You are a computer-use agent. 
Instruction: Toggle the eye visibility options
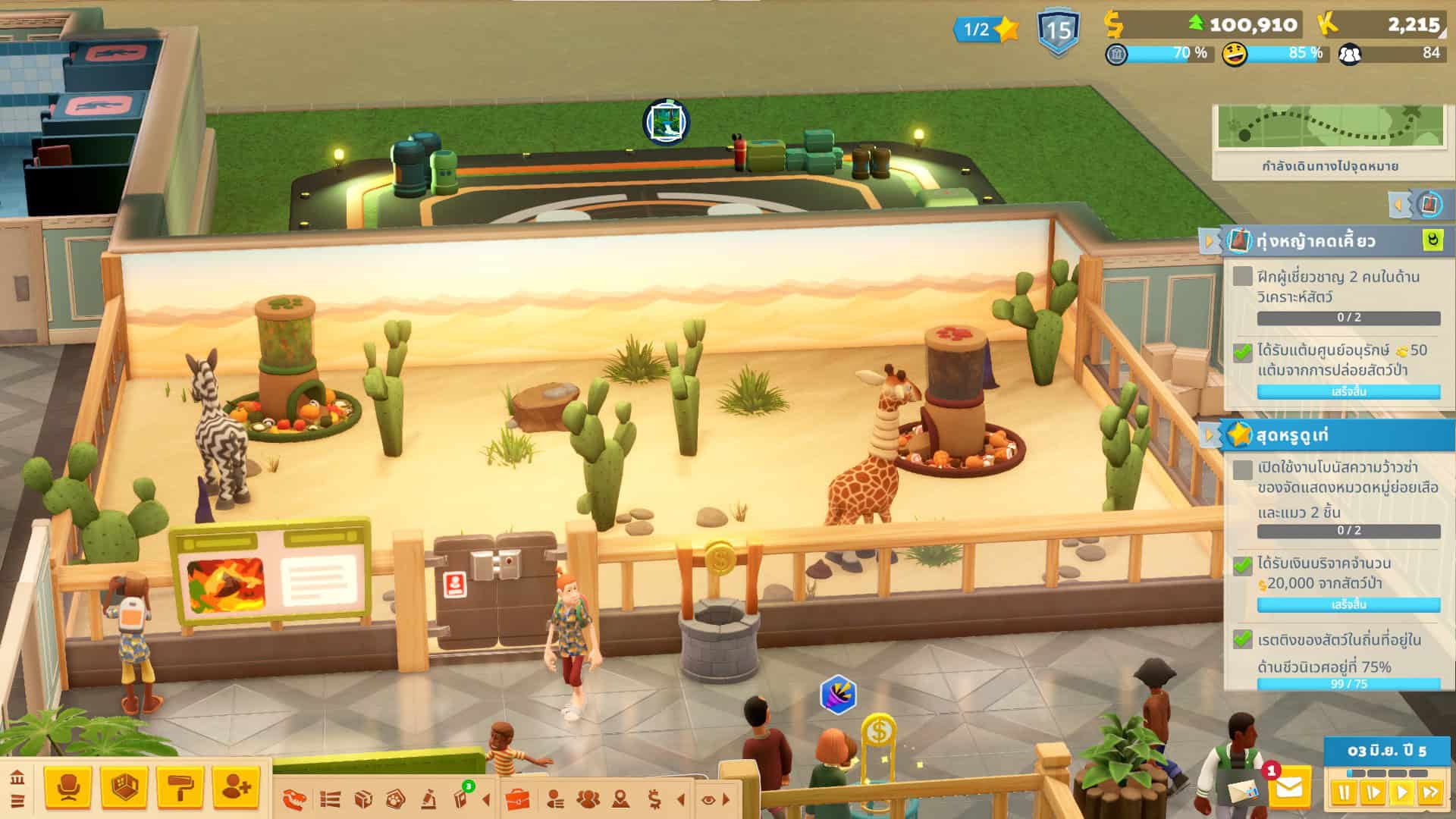coord(708,799)
